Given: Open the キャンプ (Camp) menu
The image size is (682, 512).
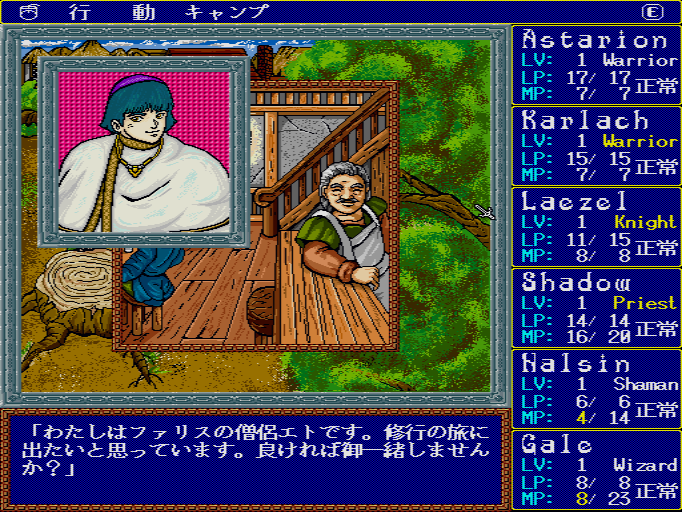Looking at the screenshot, I should click(227, 12).
